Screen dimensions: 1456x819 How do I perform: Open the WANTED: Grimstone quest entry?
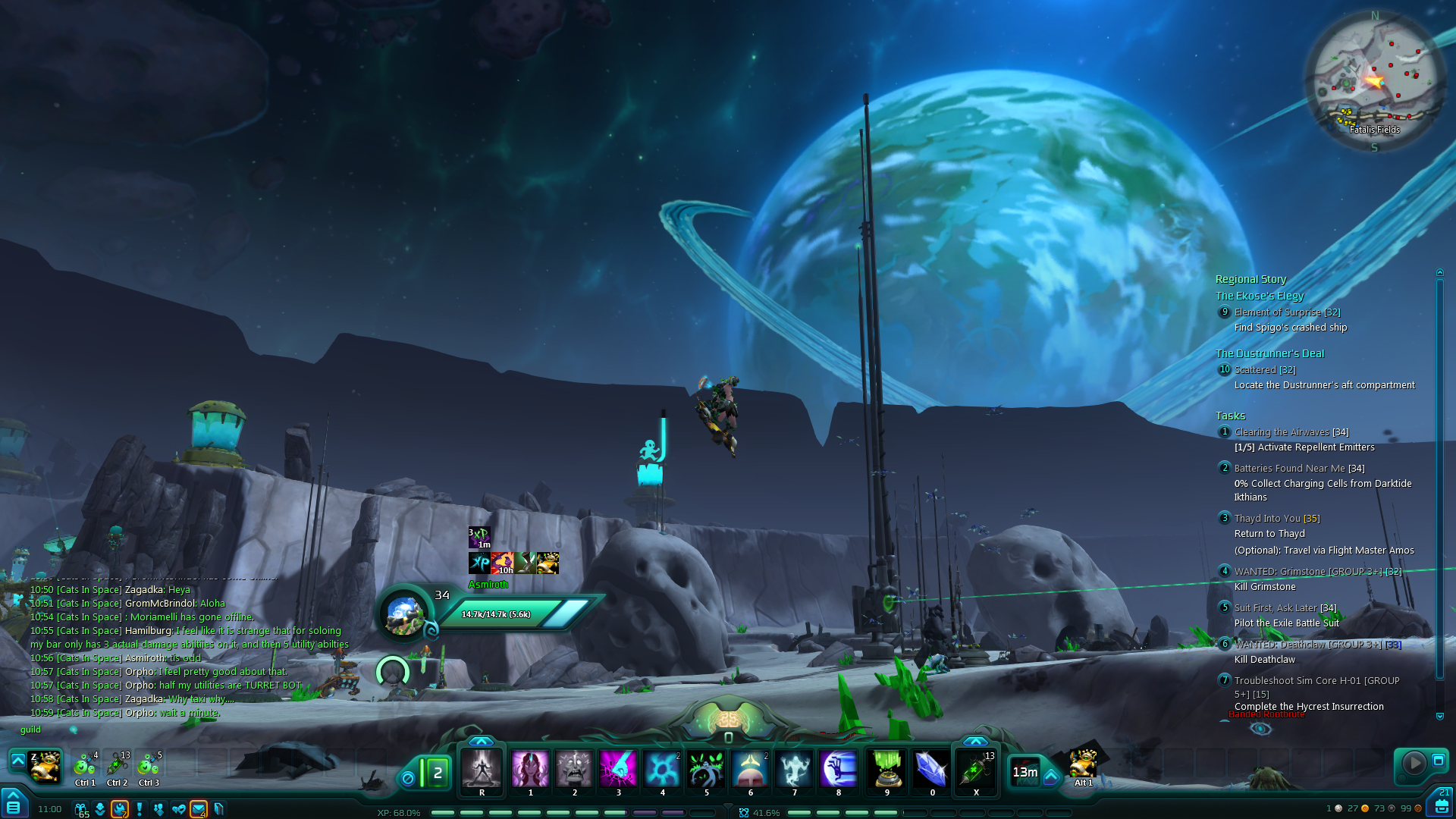[1317, 572]
